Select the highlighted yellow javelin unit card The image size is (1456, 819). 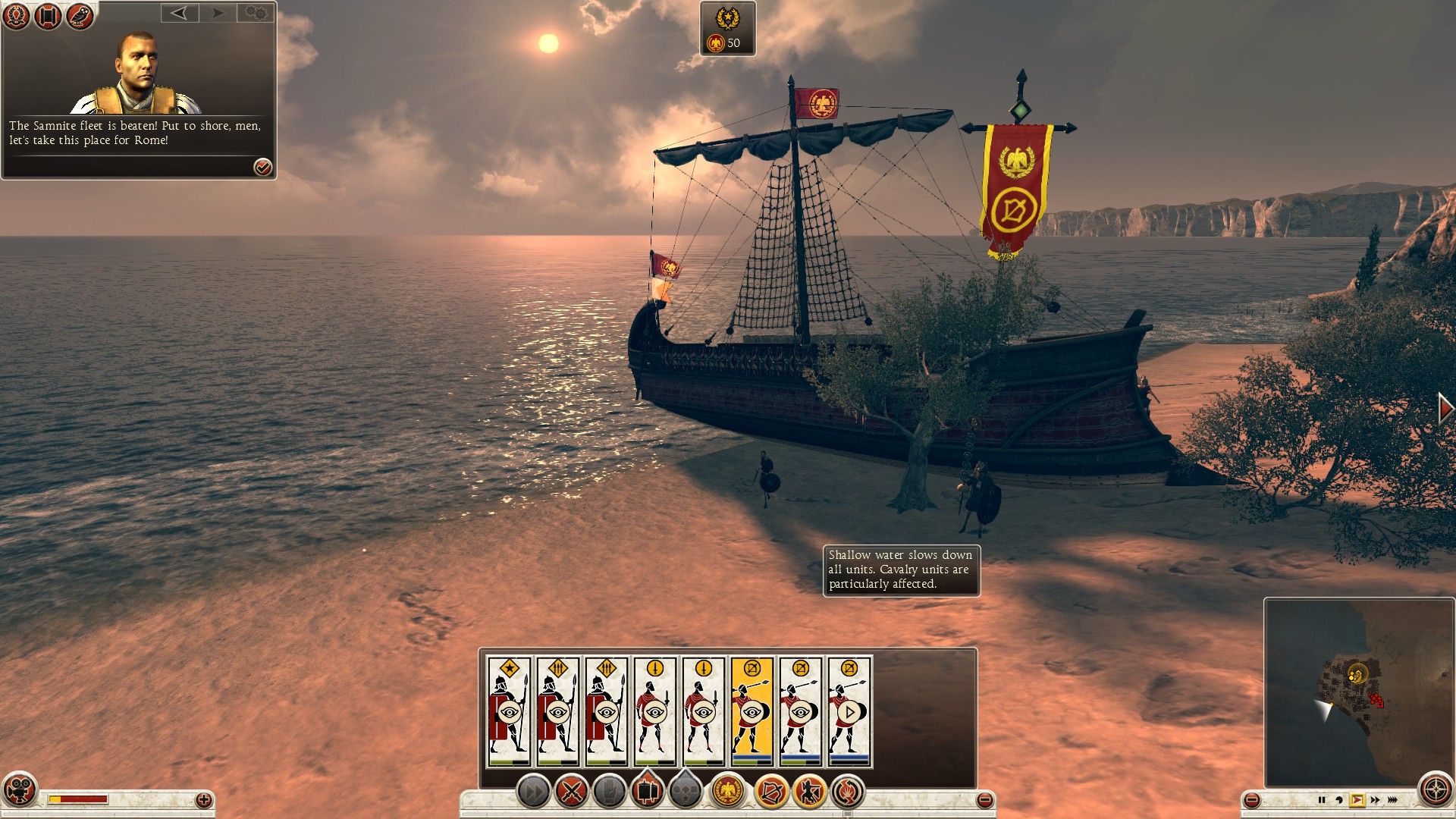point(752,711)
